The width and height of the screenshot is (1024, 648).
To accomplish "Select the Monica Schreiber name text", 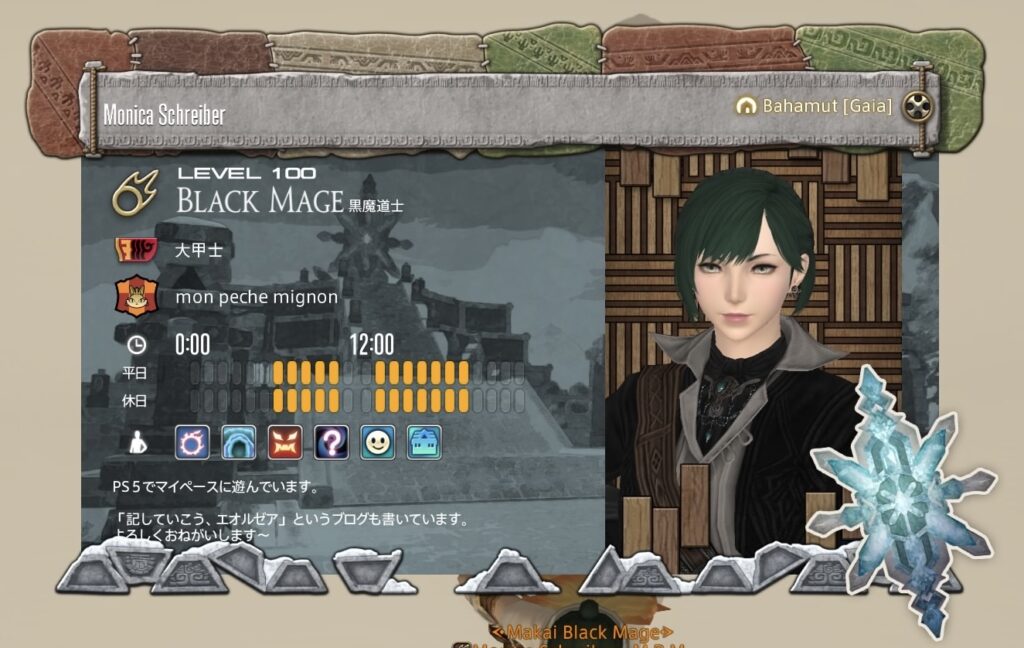I will point(164,114).
